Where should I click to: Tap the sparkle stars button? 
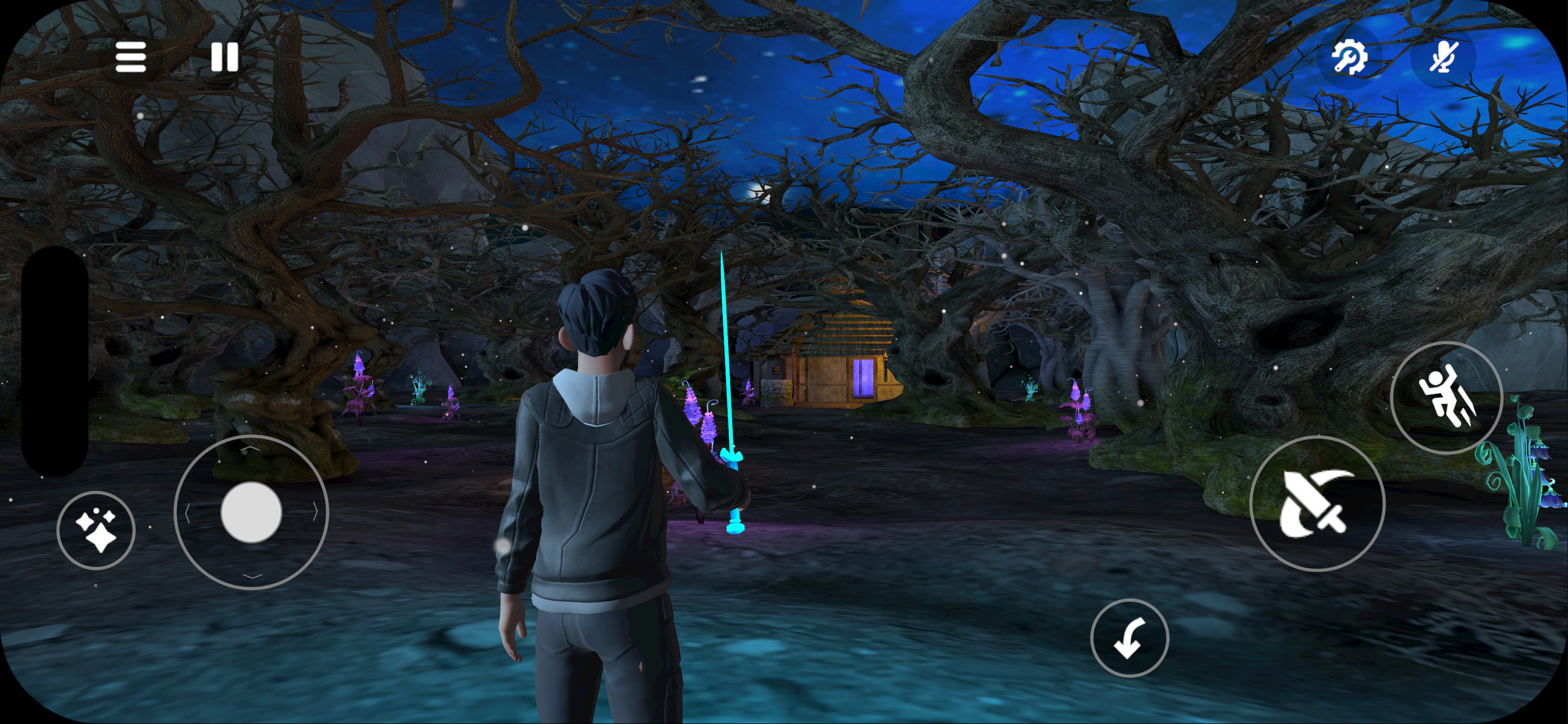96,530
